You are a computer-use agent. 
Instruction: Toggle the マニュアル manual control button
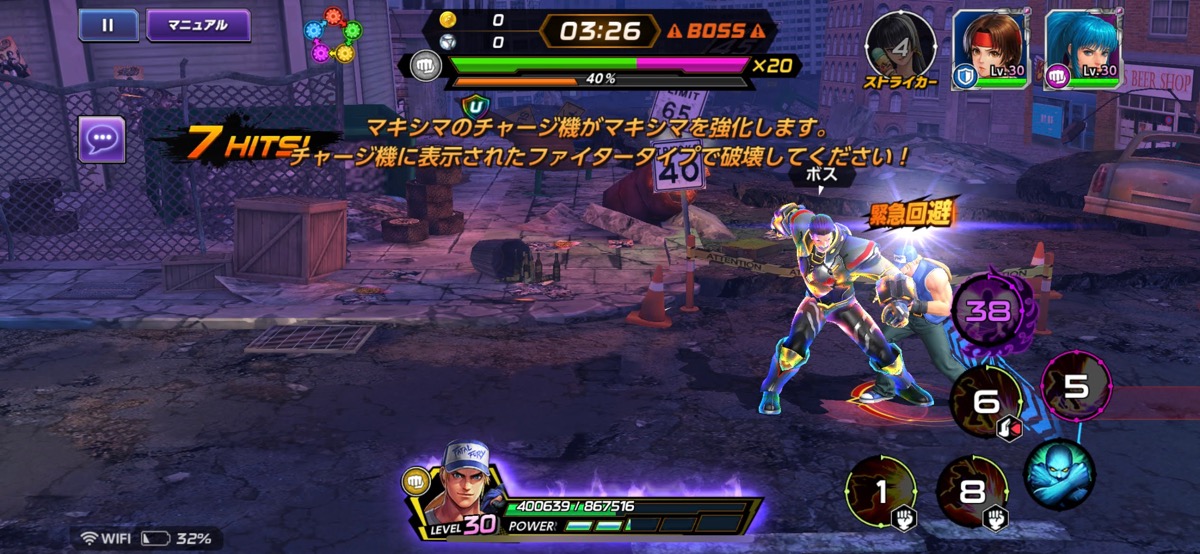pyautogui.click(x=198, y=25)
